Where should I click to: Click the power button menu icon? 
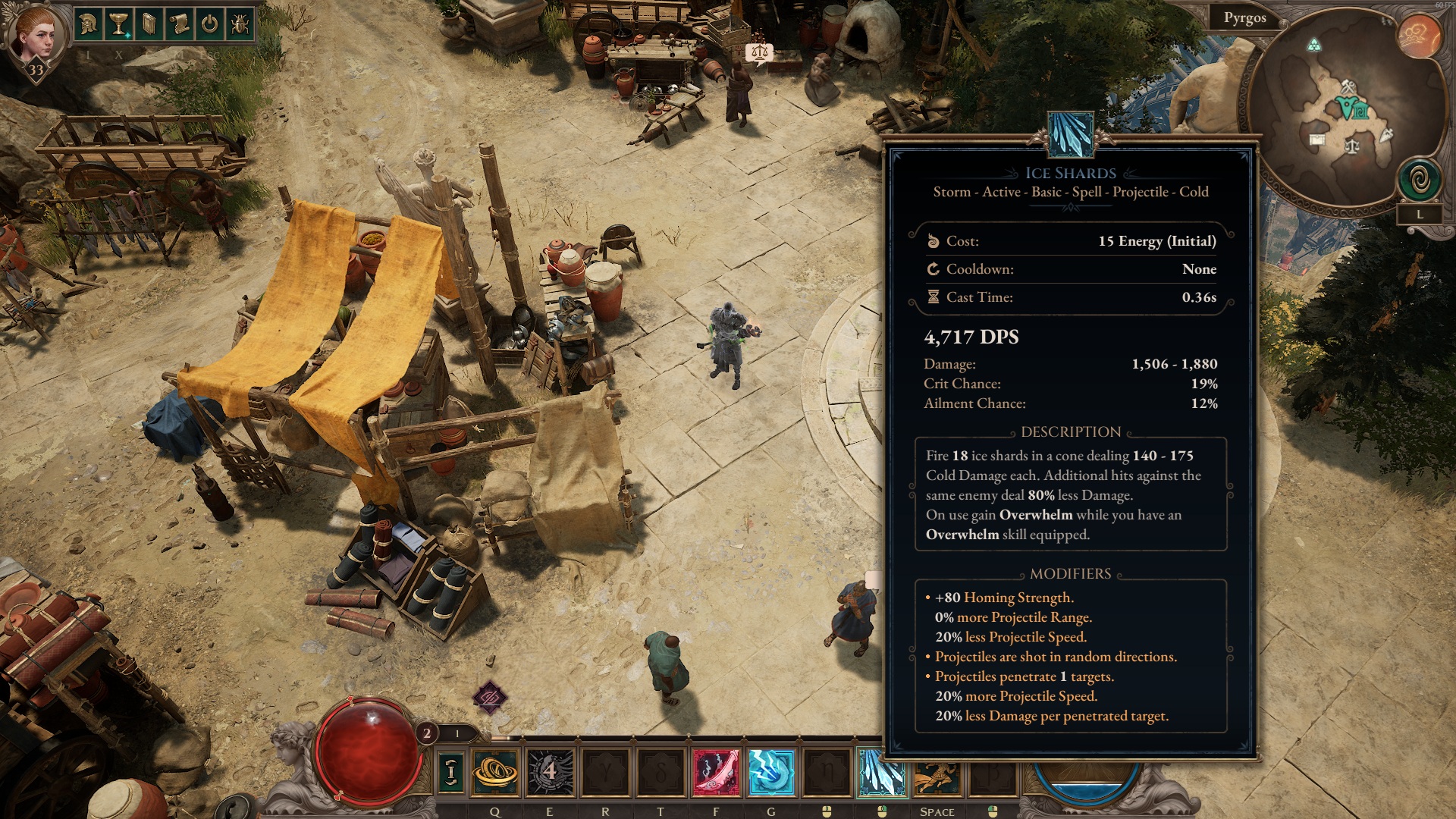pyautogui.click(x=210, y=24)
